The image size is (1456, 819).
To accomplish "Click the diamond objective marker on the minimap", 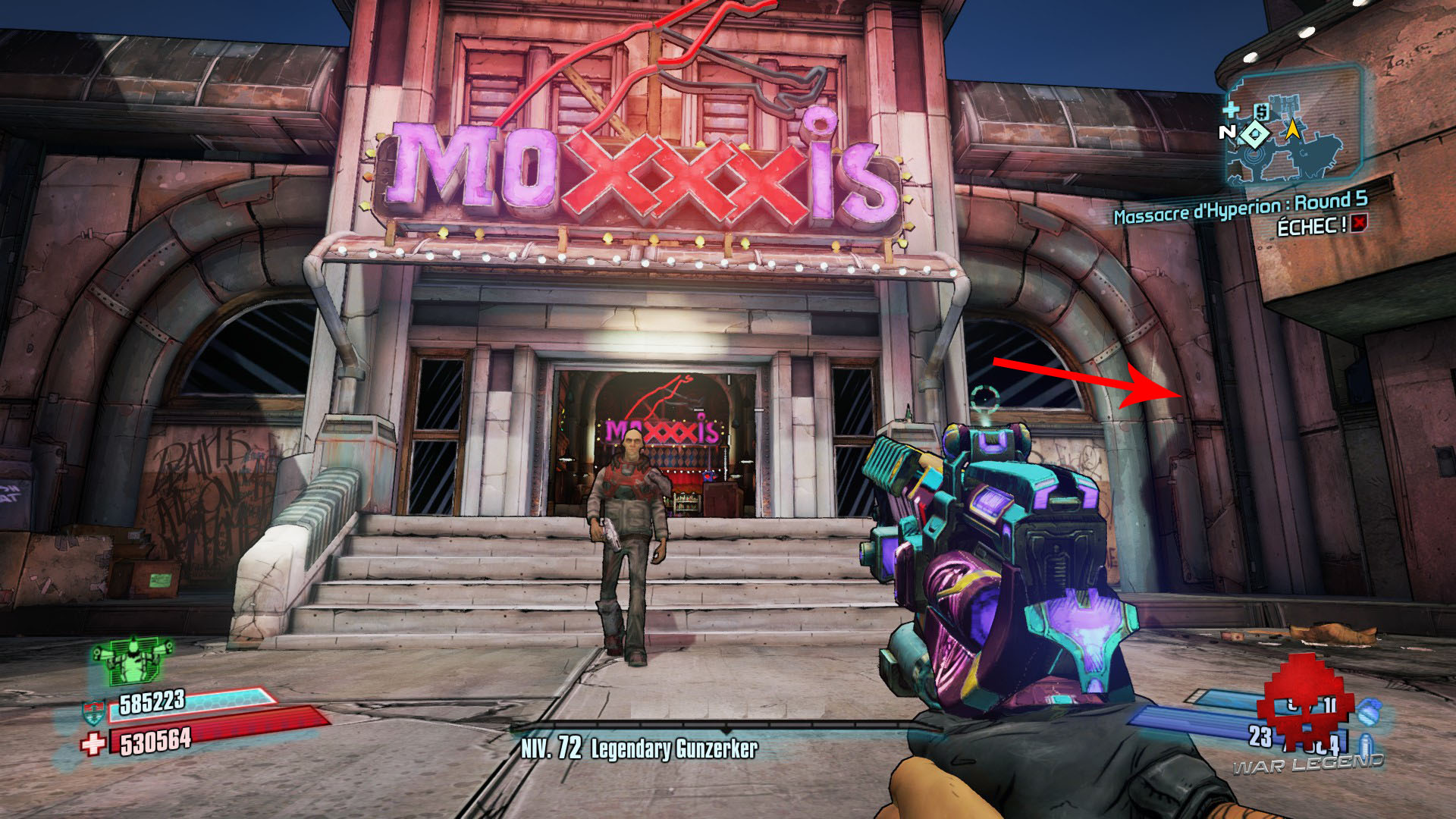I will click(1255, 134).
